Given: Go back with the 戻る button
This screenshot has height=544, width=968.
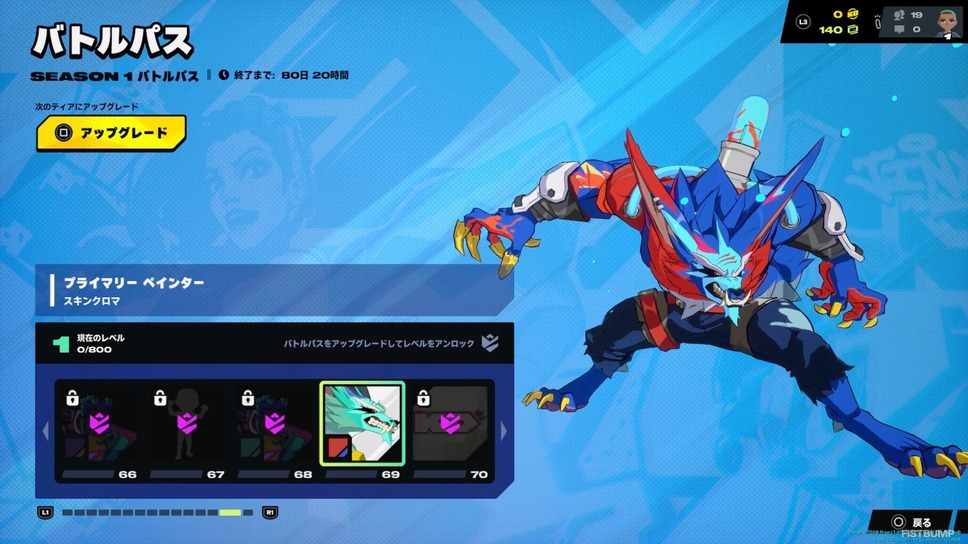Looking at the screenshot, I should coord(910,523).
